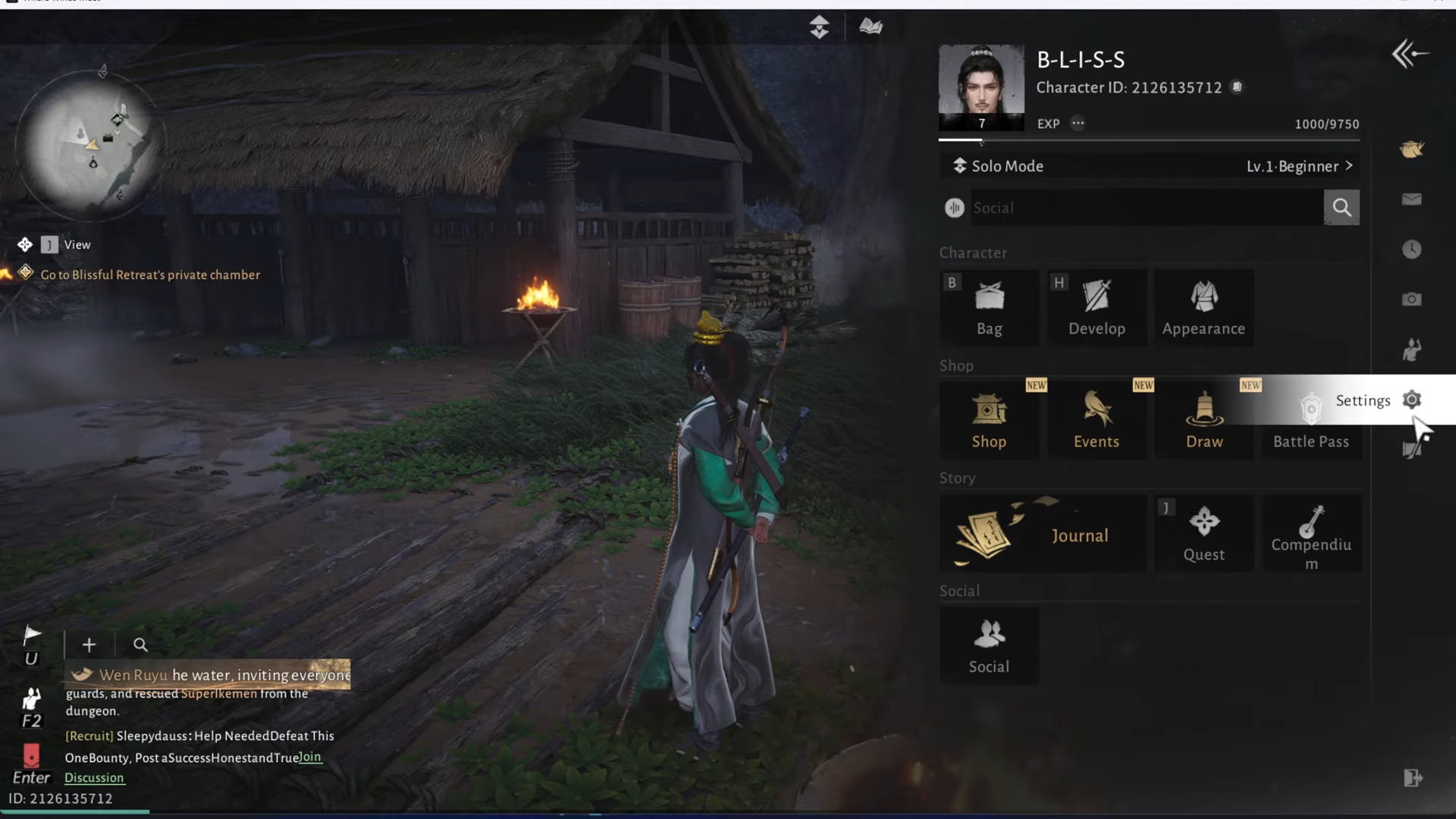Screen dimensions: 1456x819
Task: Open the Social menu tile
Action: tap(989, 646)
